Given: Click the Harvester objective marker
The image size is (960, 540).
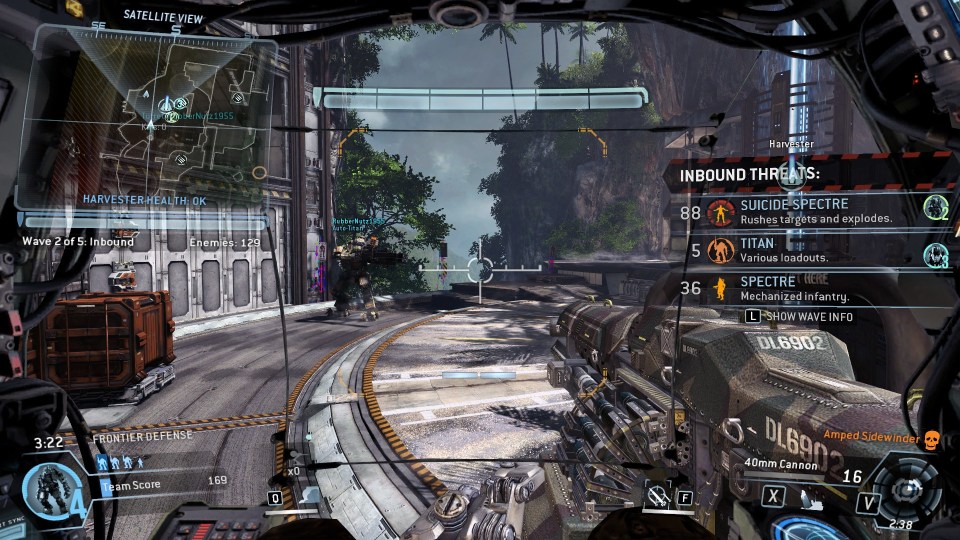Looking at the screenshot, I should pos(790,144).
